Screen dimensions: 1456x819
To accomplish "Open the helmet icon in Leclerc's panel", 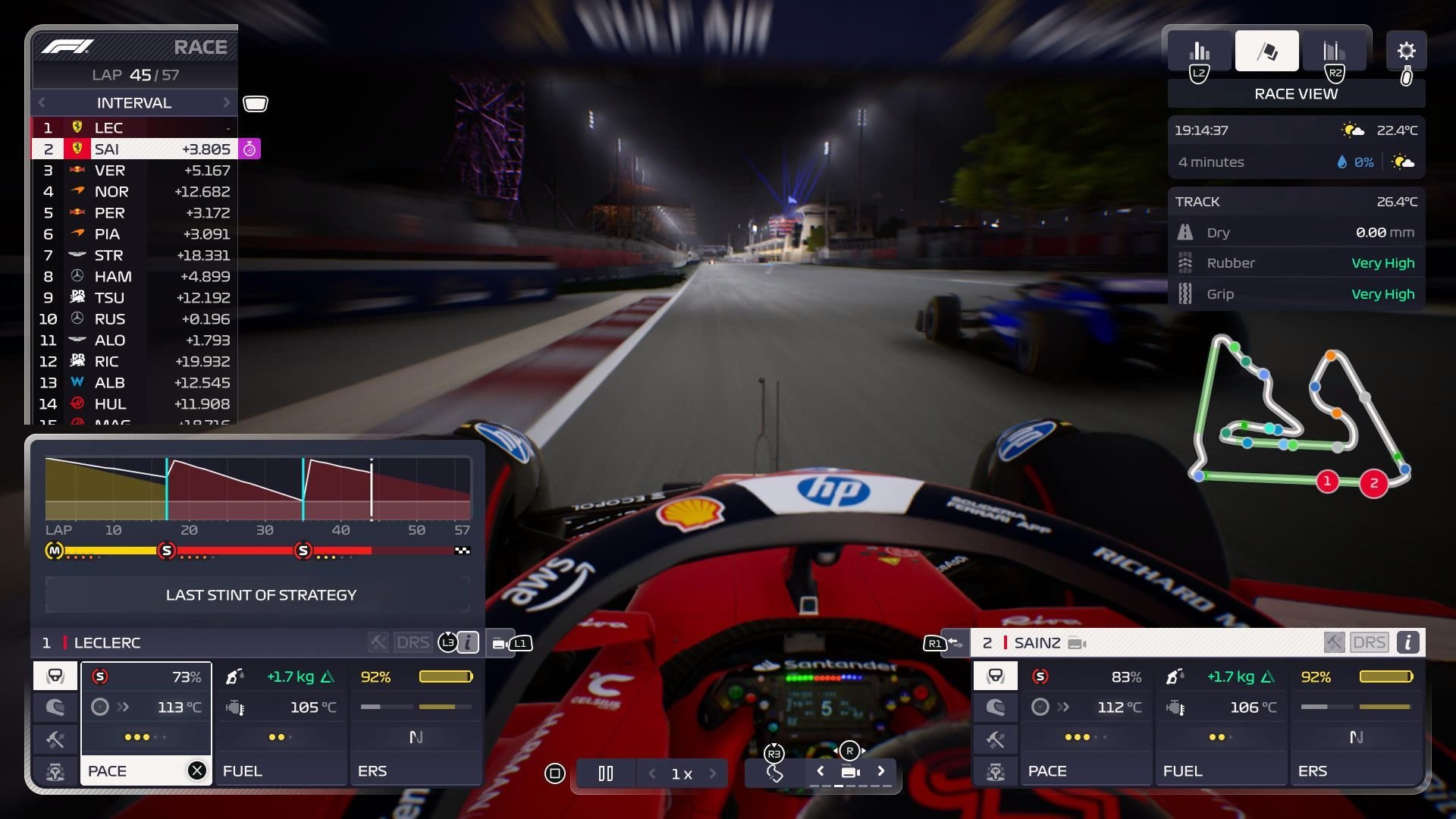I will click(54, 707).
